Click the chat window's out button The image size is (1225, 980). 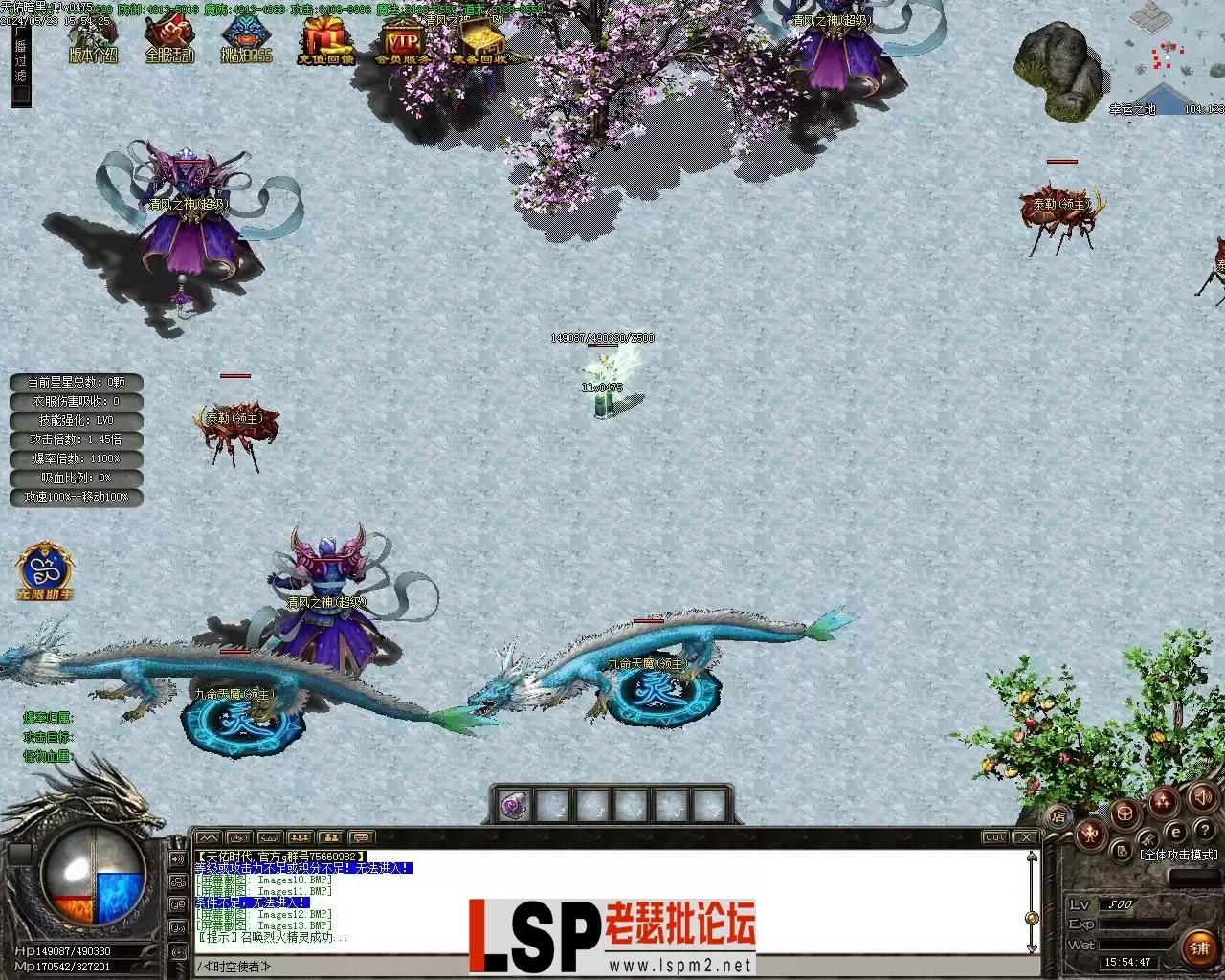coord(994,837)
